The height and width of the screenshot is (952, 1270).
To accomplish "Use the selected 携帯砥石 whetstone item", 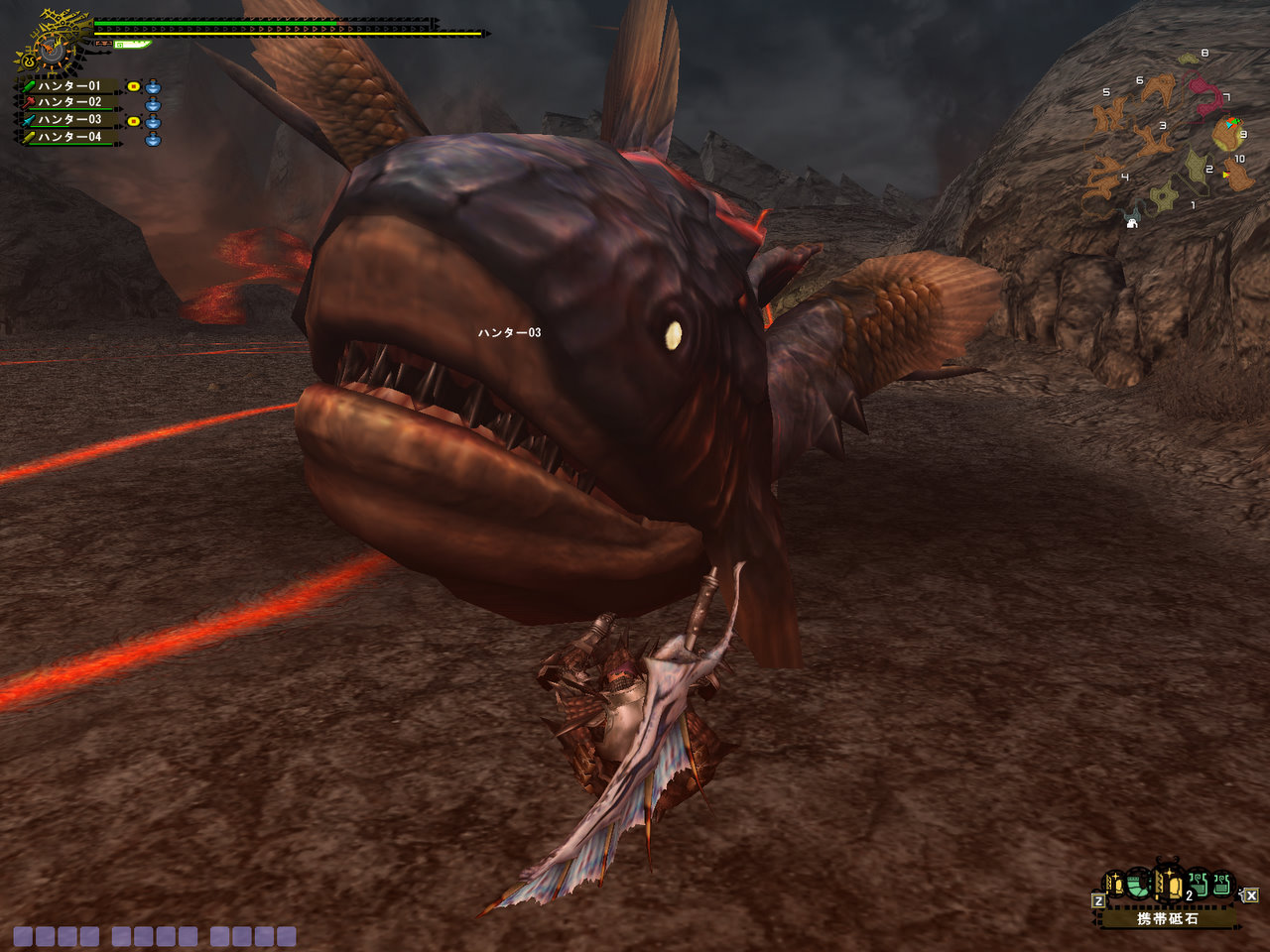I will click(1168, 884).
